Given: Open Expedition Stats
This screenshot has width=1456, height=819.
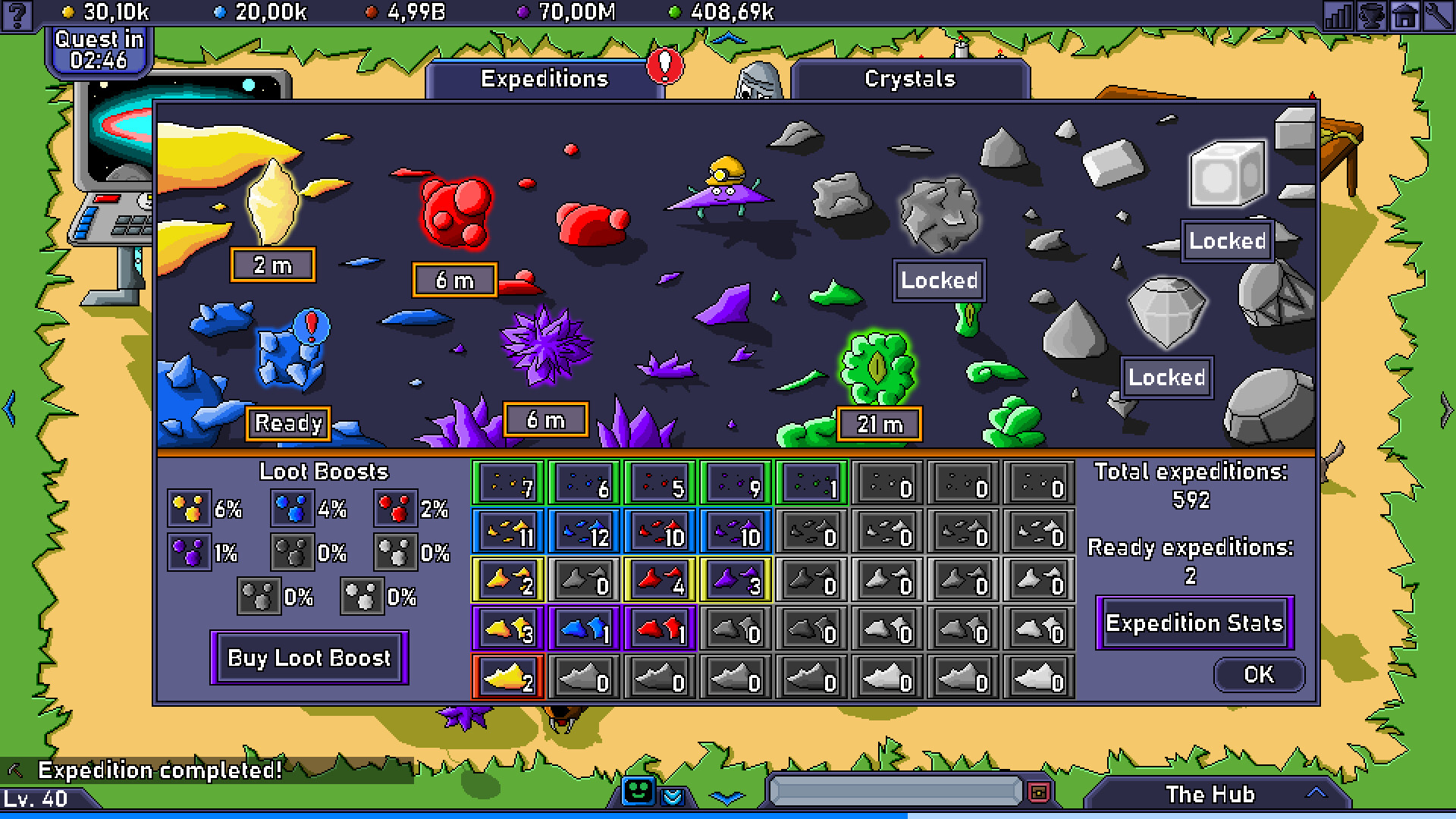Looking at the screenshot, I should point(1194,623).
